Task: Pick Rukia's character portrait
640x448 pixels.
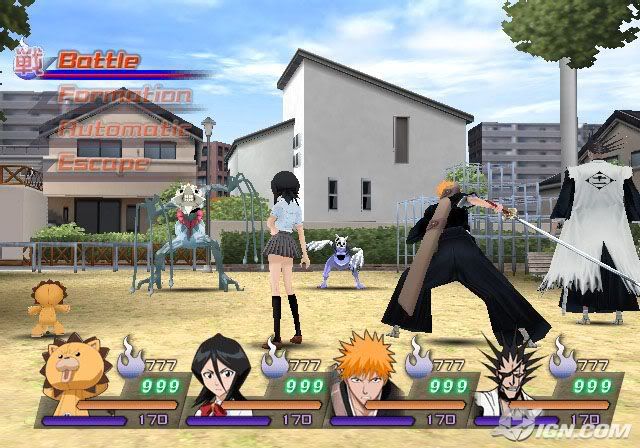Action: click(220, 375)
